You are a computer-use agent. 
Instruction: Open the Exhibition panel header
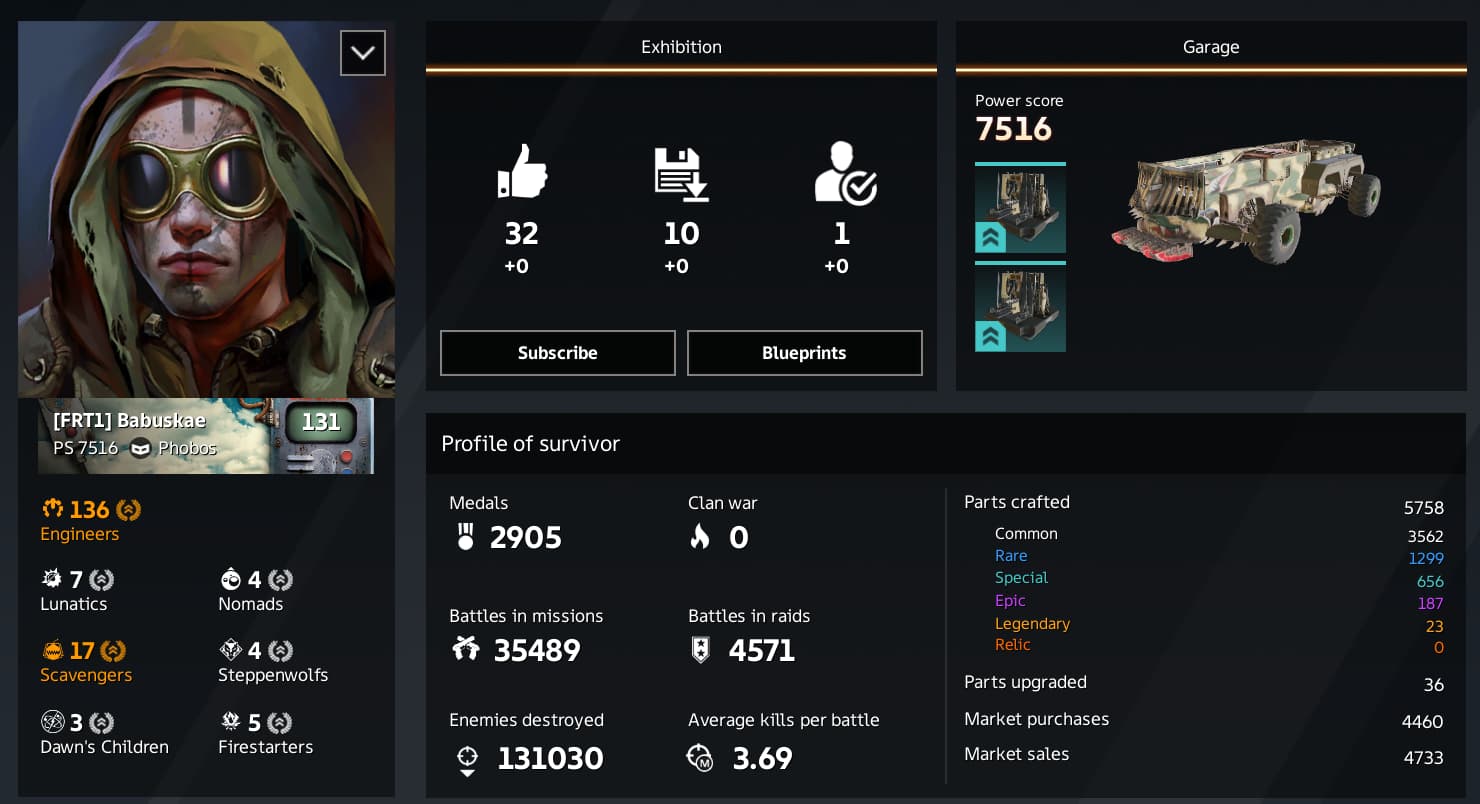(x=681, y=47)
